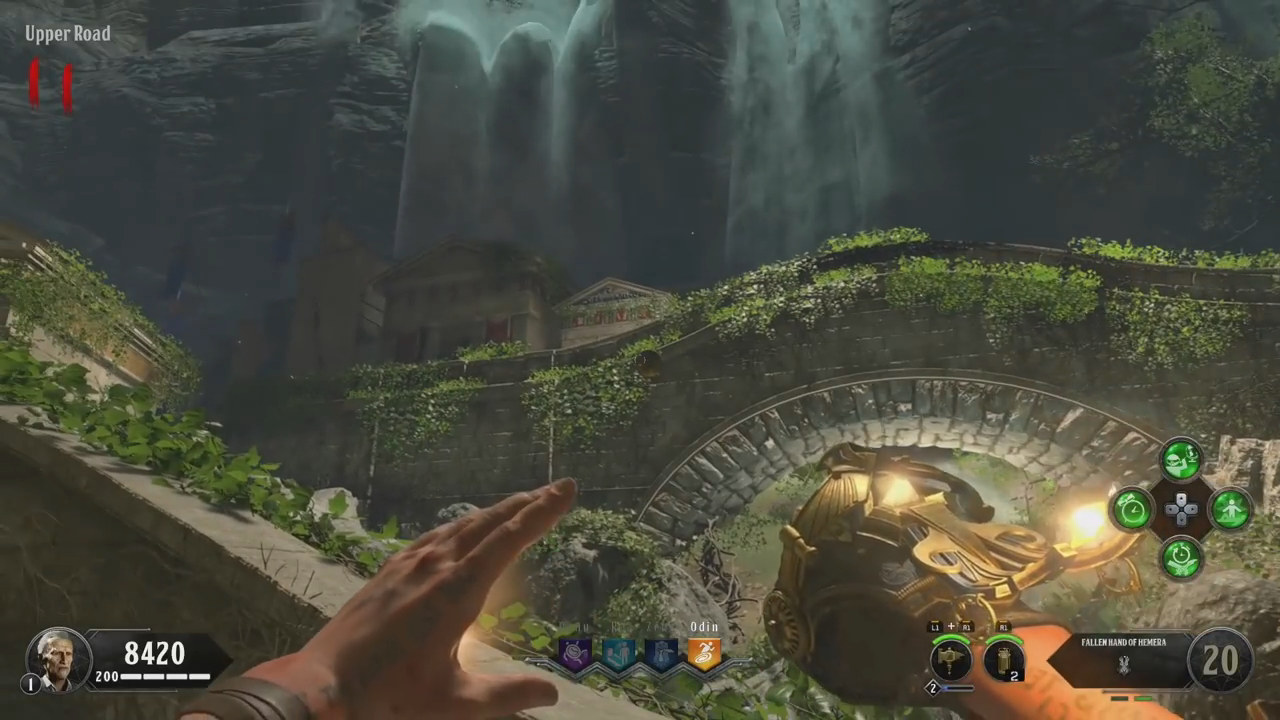Activate the bottom stopwatch elixir
Viewport: 1280px width, 720px height.
1181,557
